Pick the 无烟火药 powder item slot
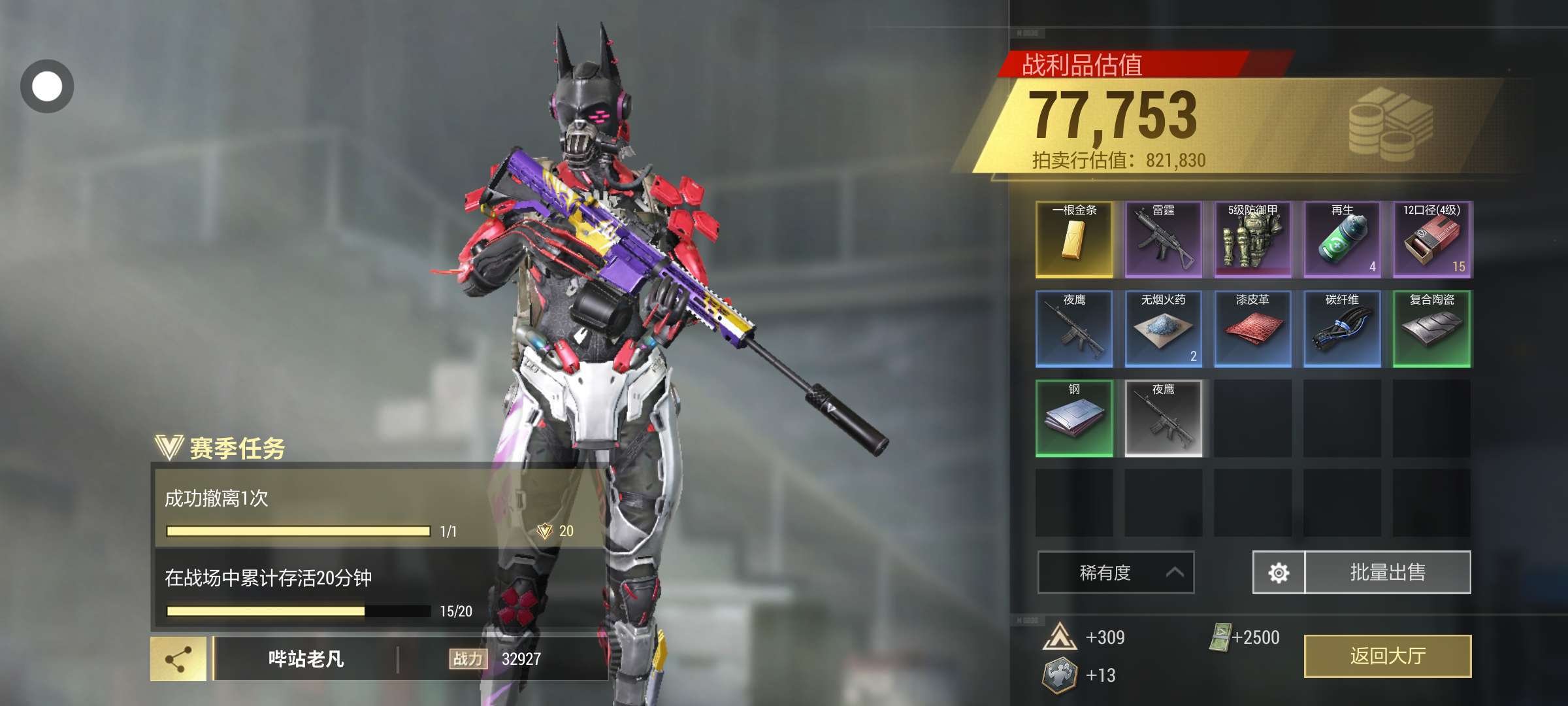Screen dimensions: 1568x706 (x=1163, y=329)
